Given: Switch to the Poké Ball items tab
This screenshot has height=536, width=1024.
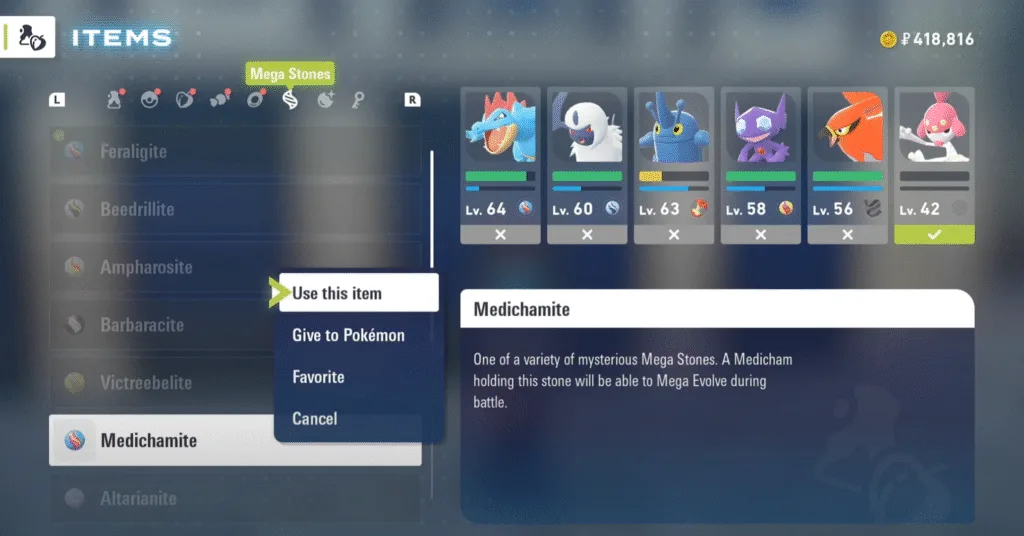Looking at the screenshot, I should coord(150,100).
